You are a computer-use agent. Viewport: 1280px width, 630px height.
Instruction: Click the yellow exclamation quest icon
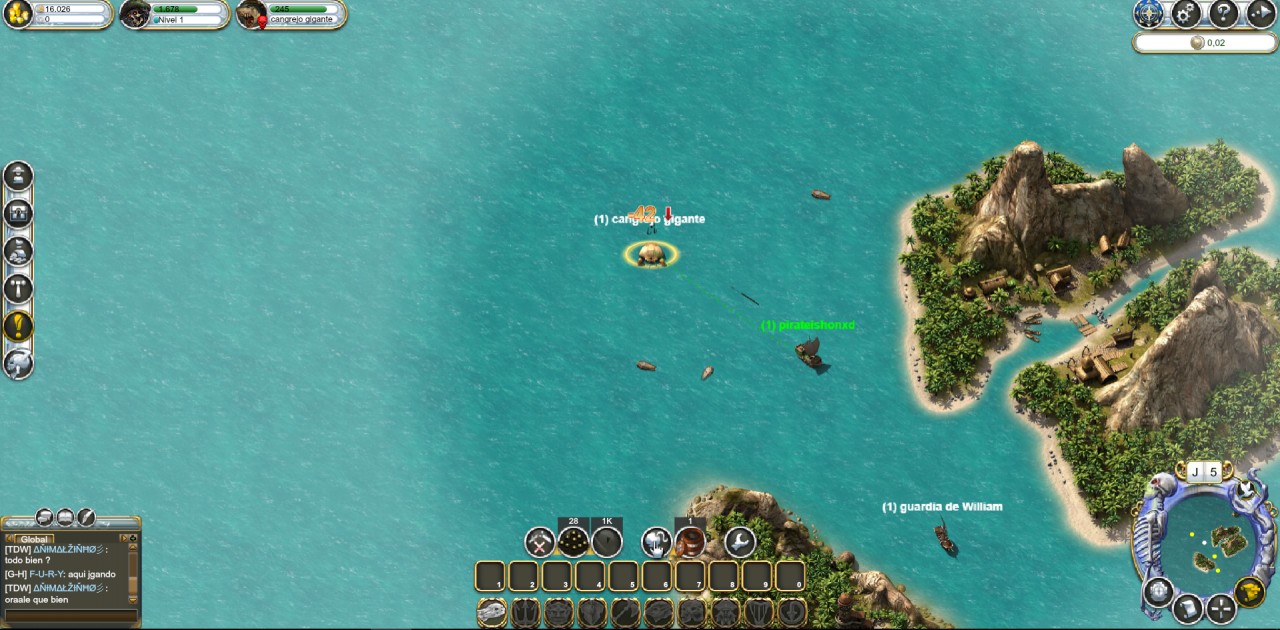click(x=18, y=326)
